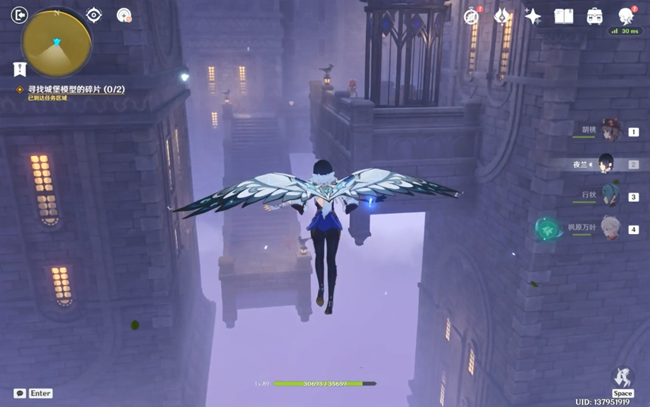Viewport: 650px width, 407px height.
Task: Click the exit-door icon beside the minimap
Action: coord(18,15)
